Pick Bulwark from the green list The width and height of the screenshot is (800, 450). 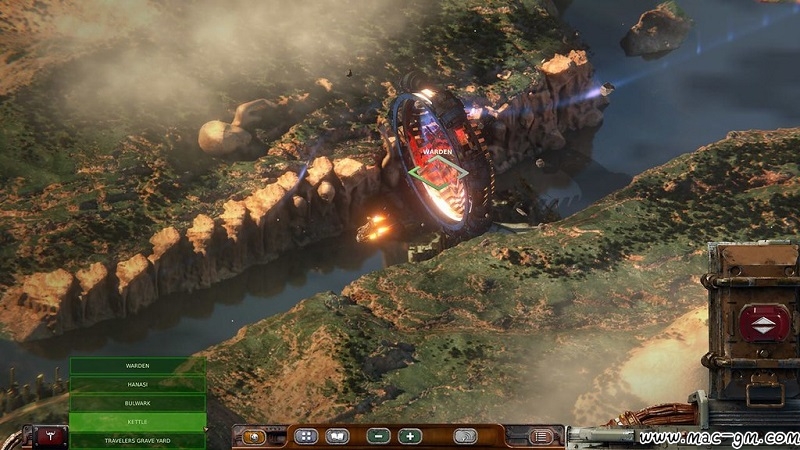pyautogui.click(x=137, y=403)
